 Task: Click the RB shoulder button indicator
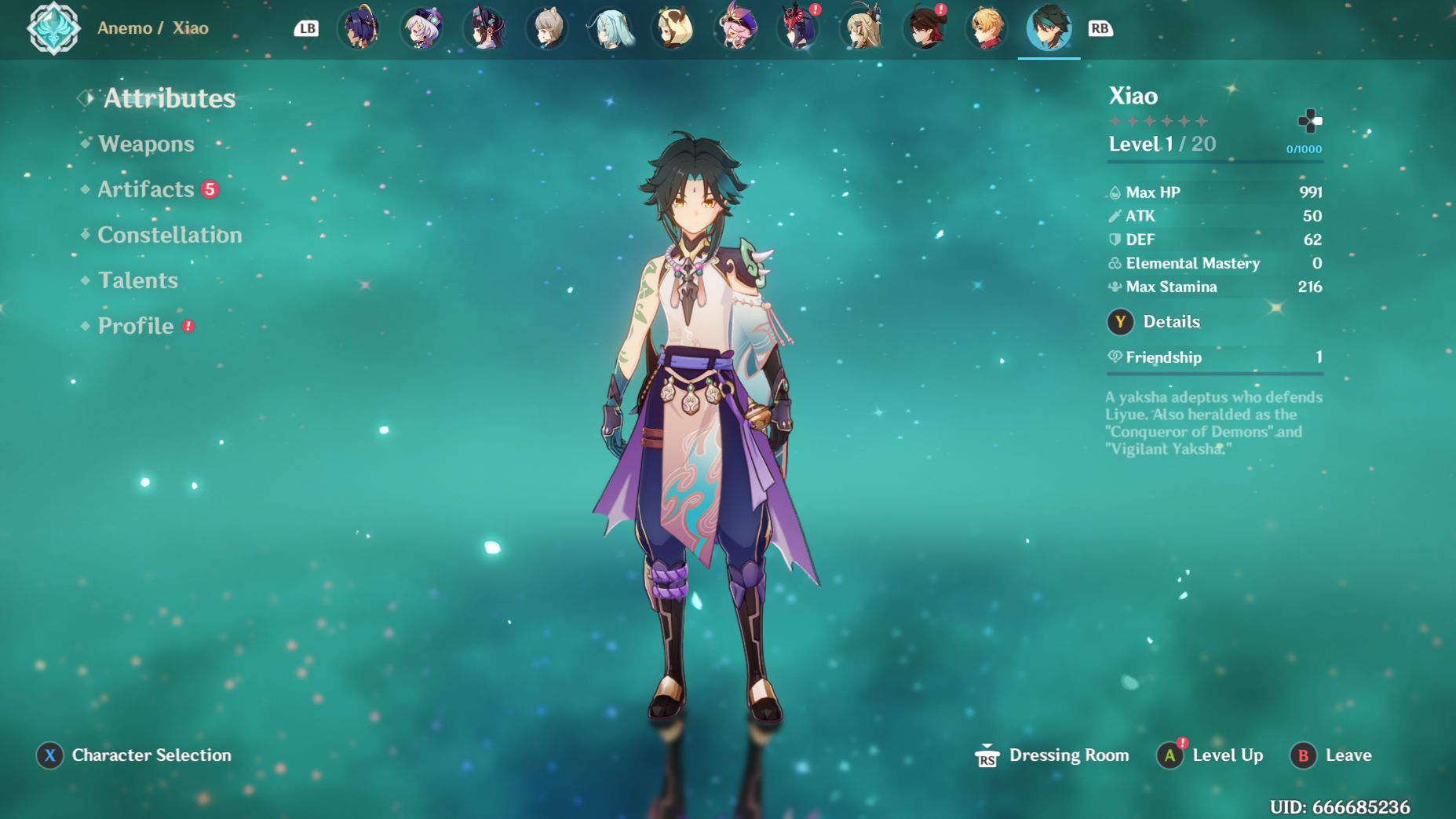tap(1101, 27)
